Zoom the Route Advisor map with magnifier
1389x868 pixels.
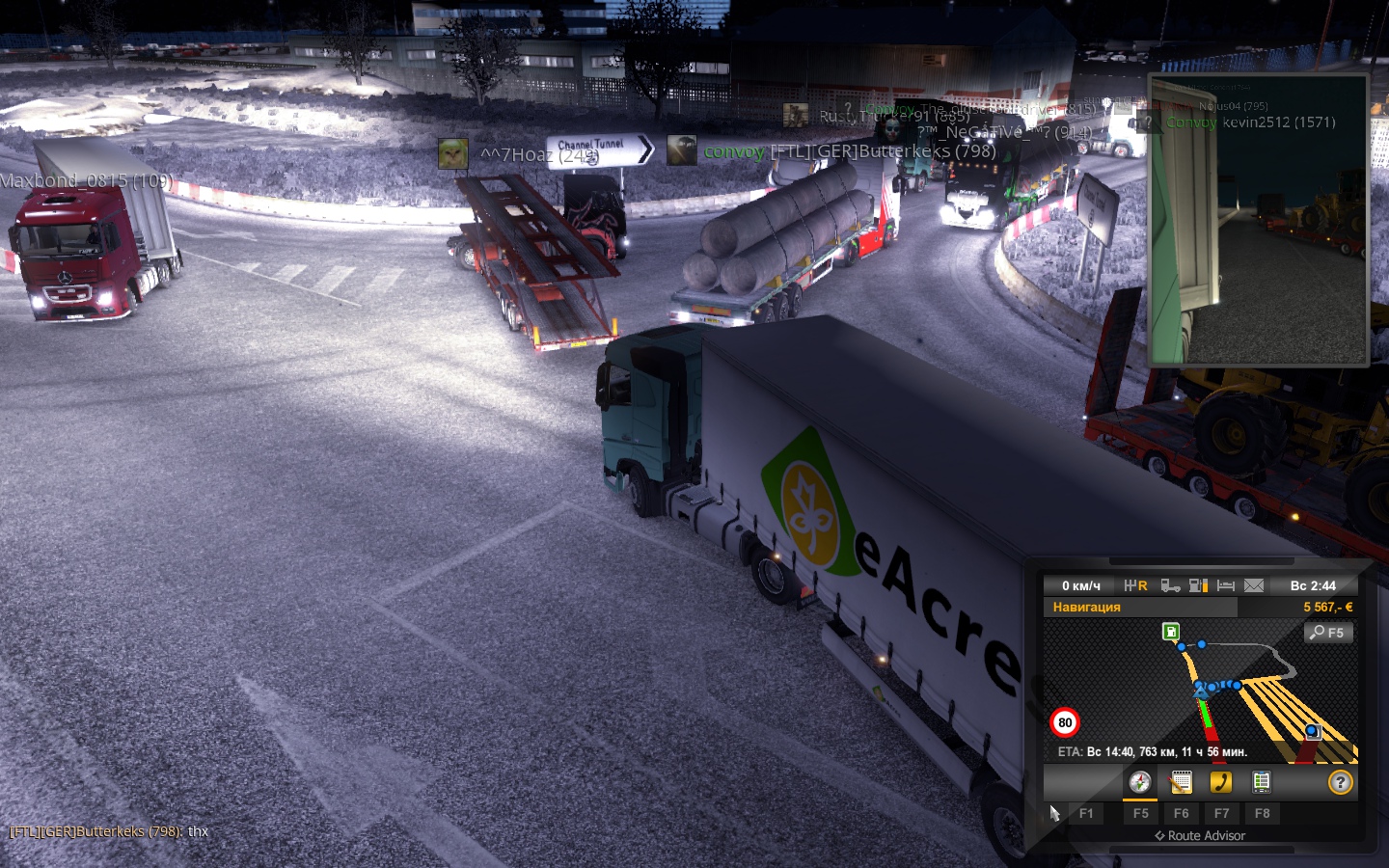[x=1328, y=633]
